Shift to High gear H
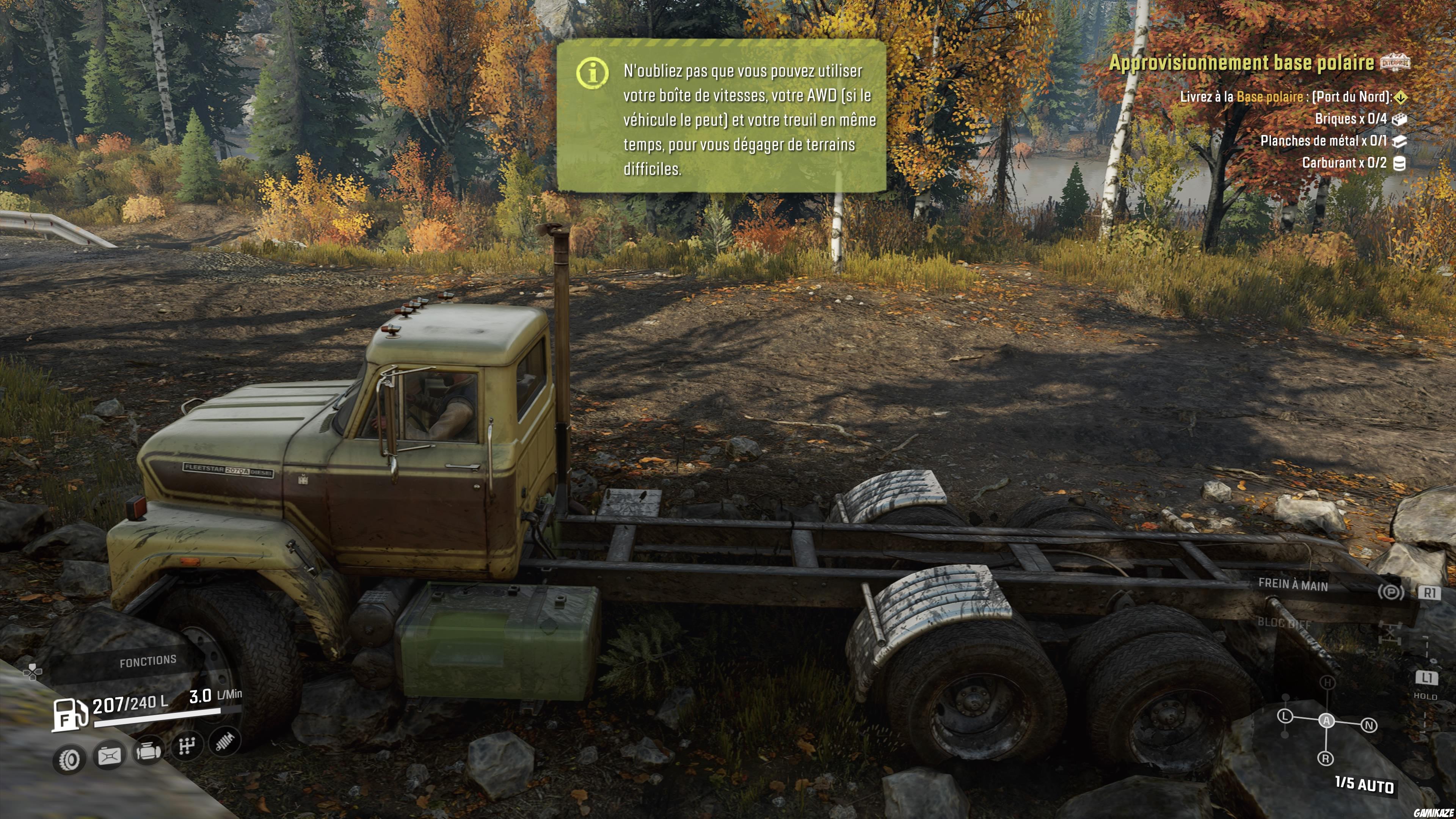 pos(1328,683)
